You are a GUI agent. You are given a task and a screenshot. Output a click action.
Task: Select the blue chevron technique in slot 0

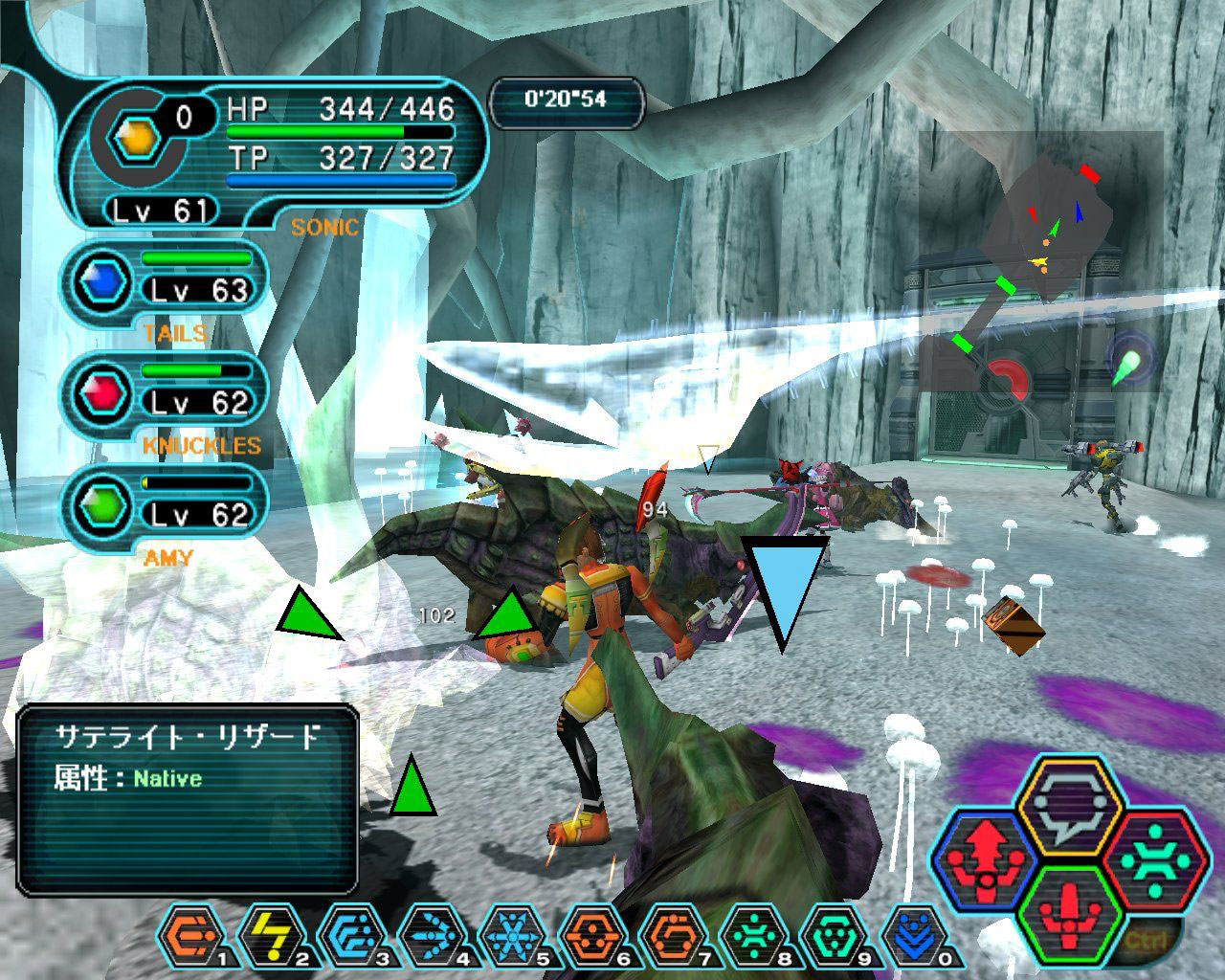pyautogui.click(x=911, y=935)
